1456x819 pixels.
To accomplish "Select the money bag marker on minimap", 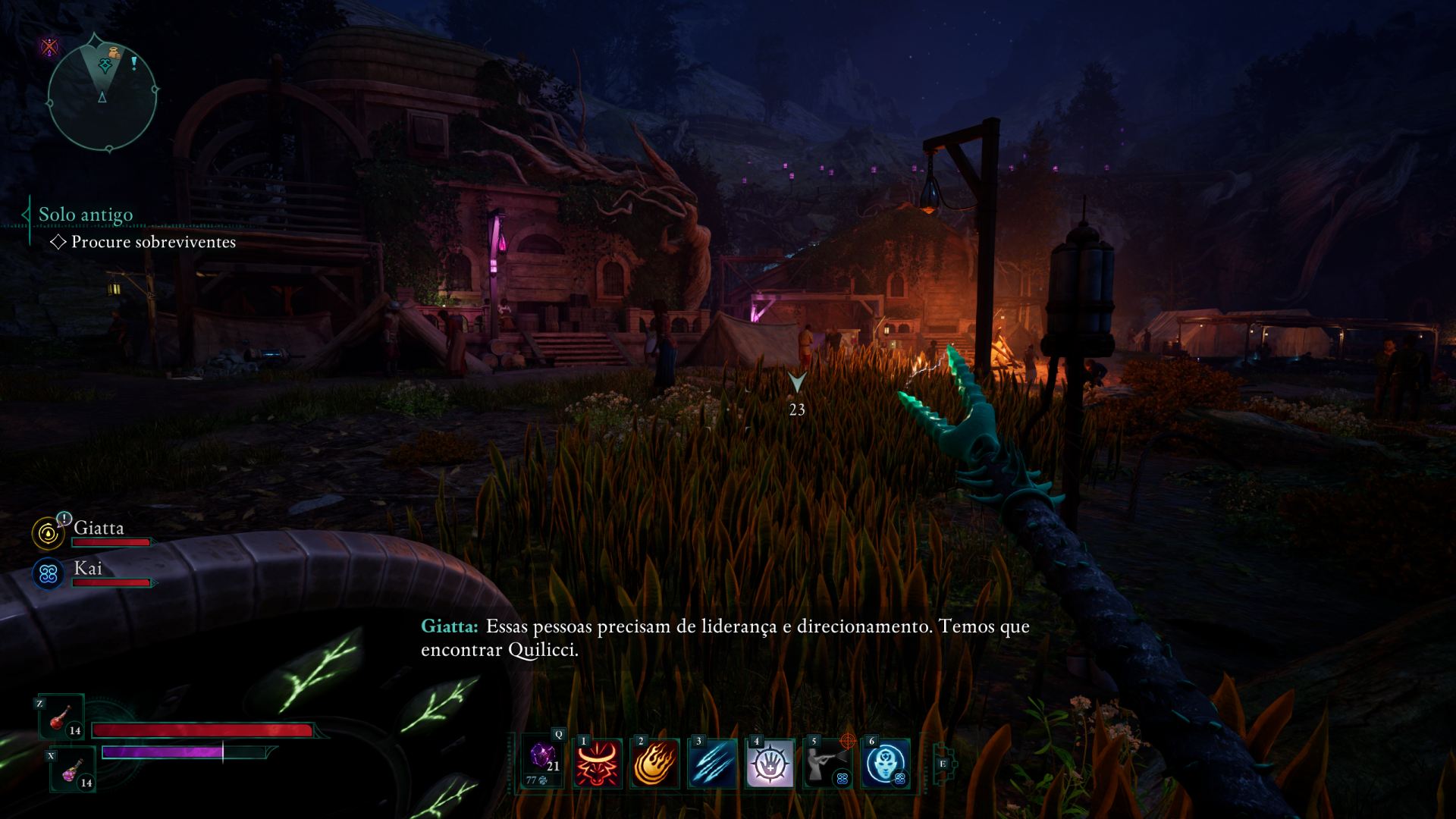I will click(x=113, y=53).
